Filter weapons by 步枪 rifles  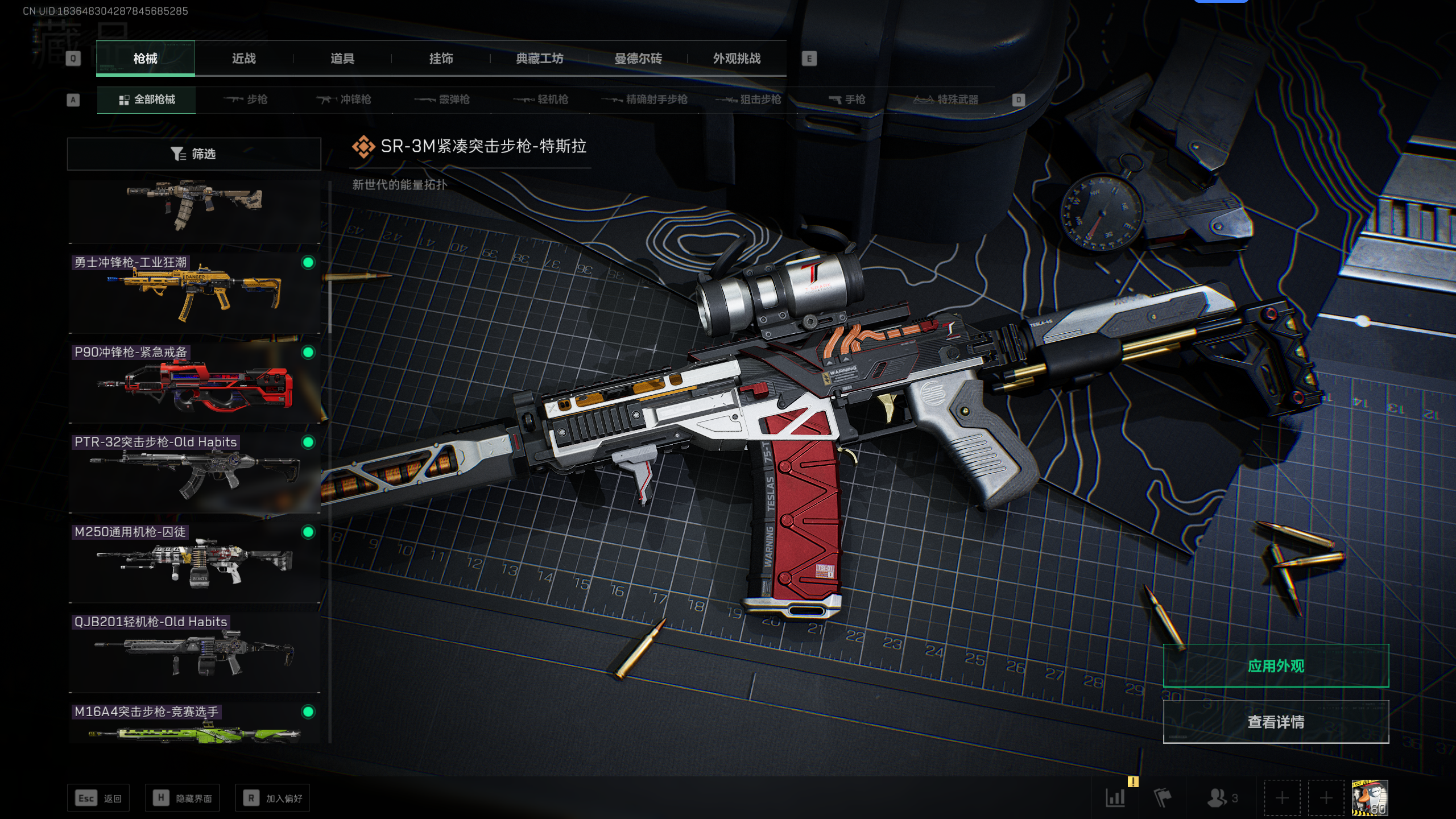(x=246, y=100)
